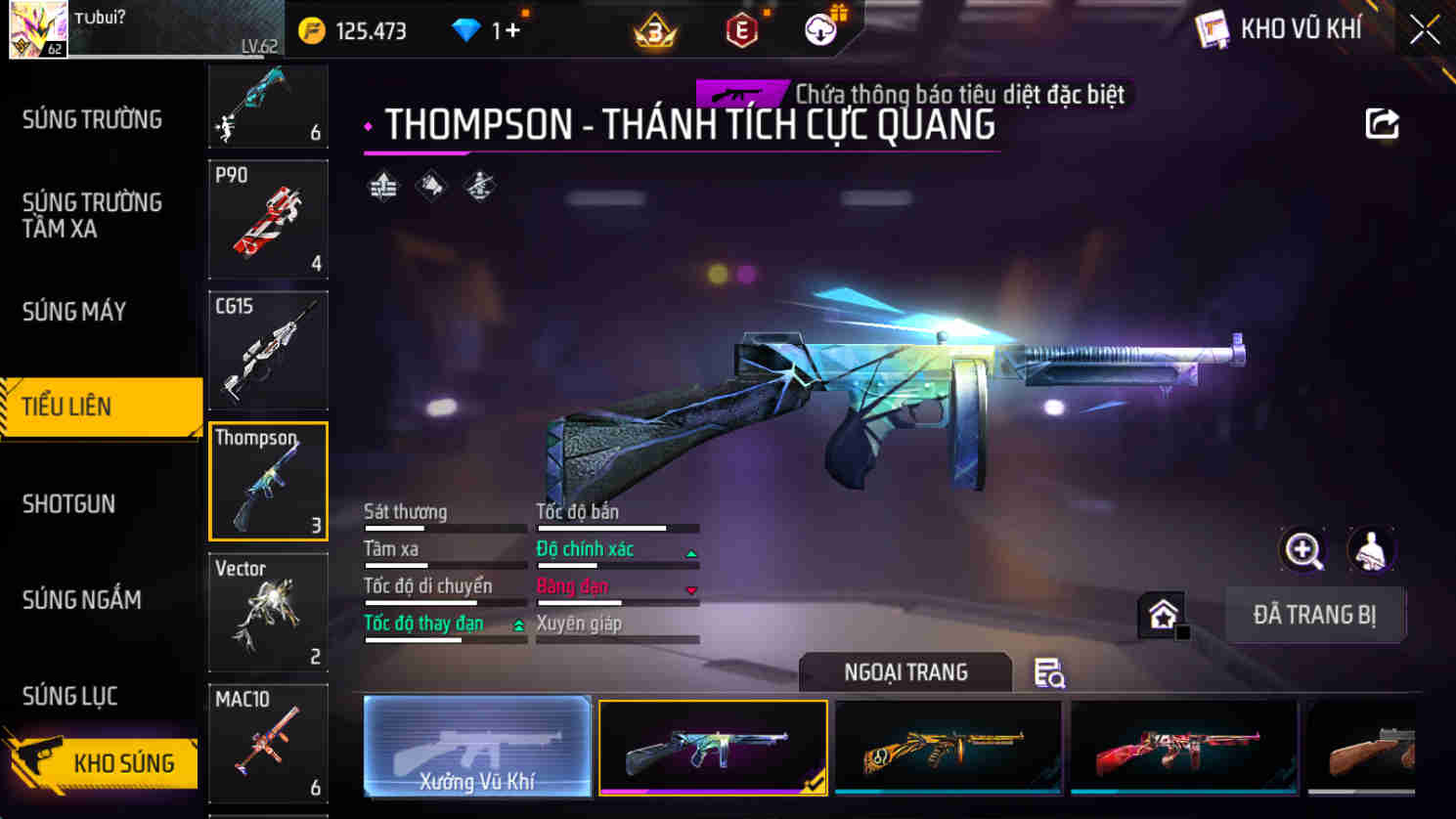
Task: Click the Đã Trang Bị button
Action: [x=1315, y=615]
